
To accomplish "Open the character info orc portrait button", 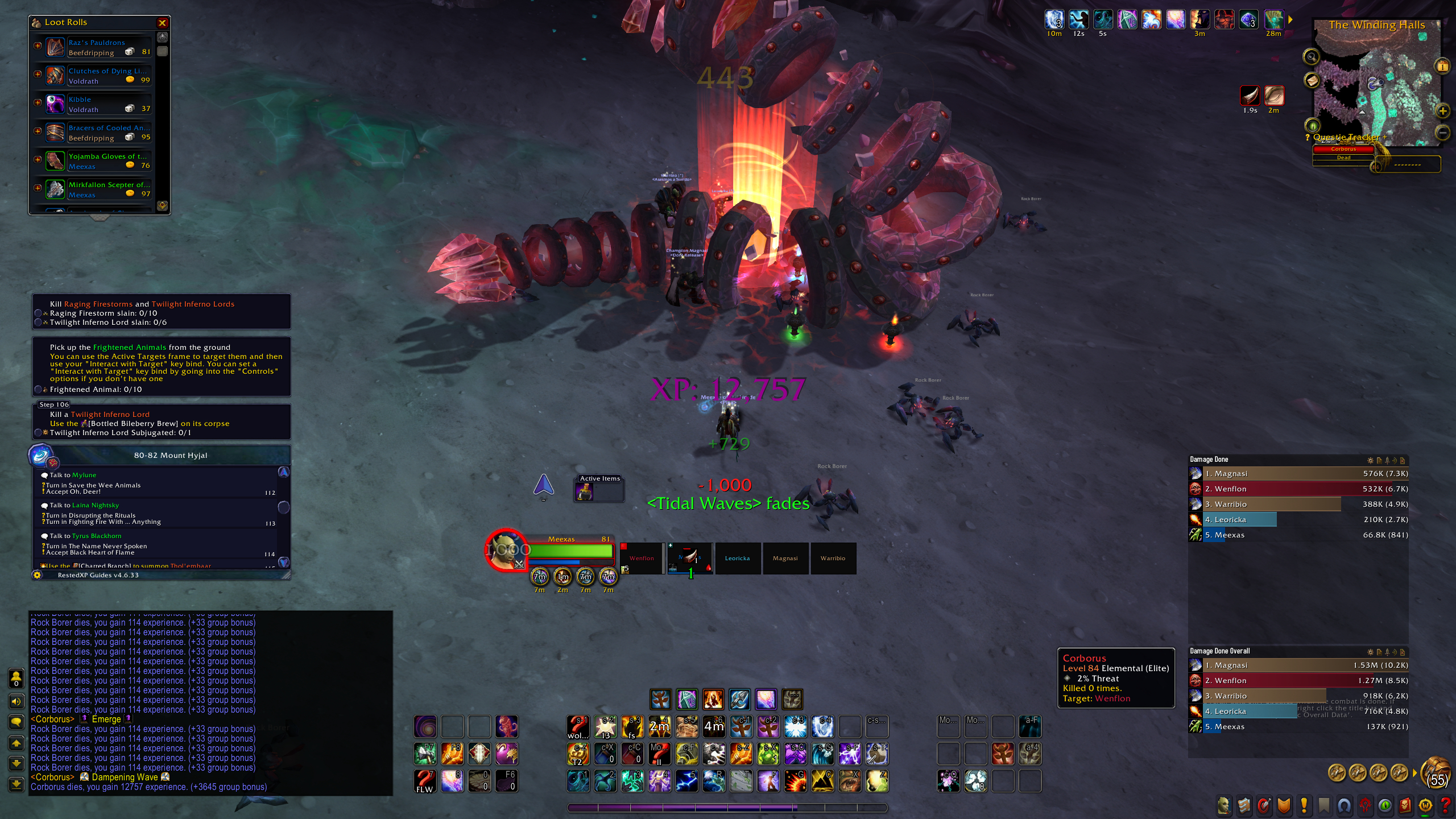I will (x=1223, y=805).
